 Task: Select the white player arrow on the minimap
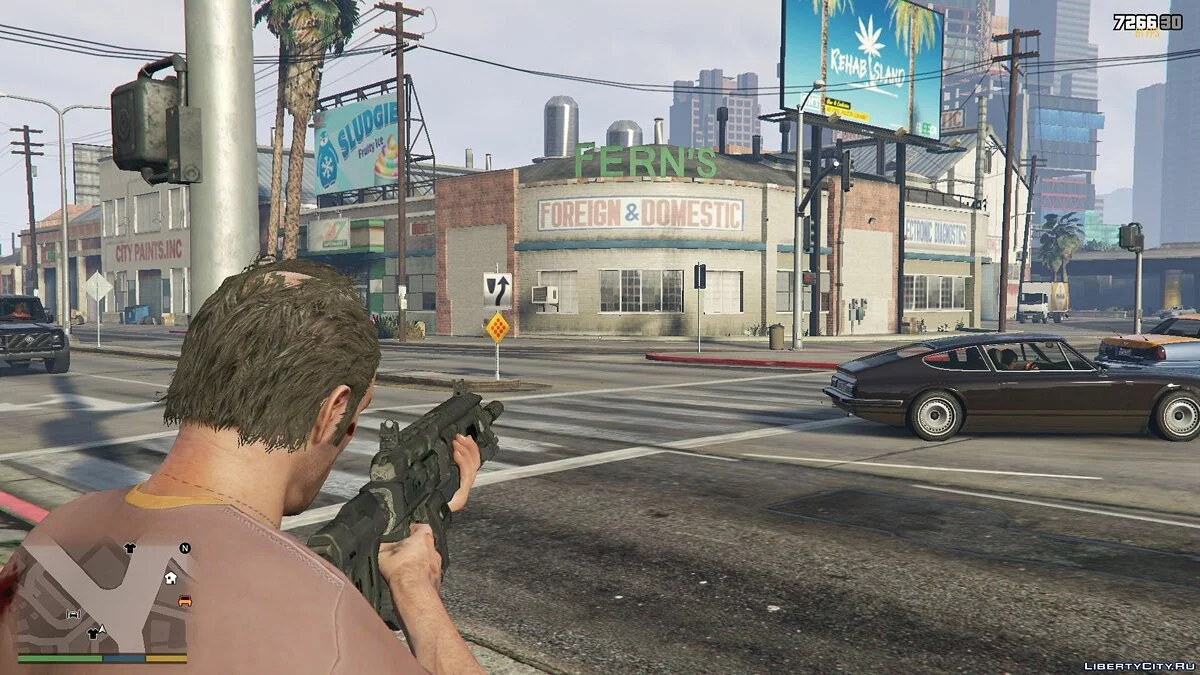(x=102, y=628)
